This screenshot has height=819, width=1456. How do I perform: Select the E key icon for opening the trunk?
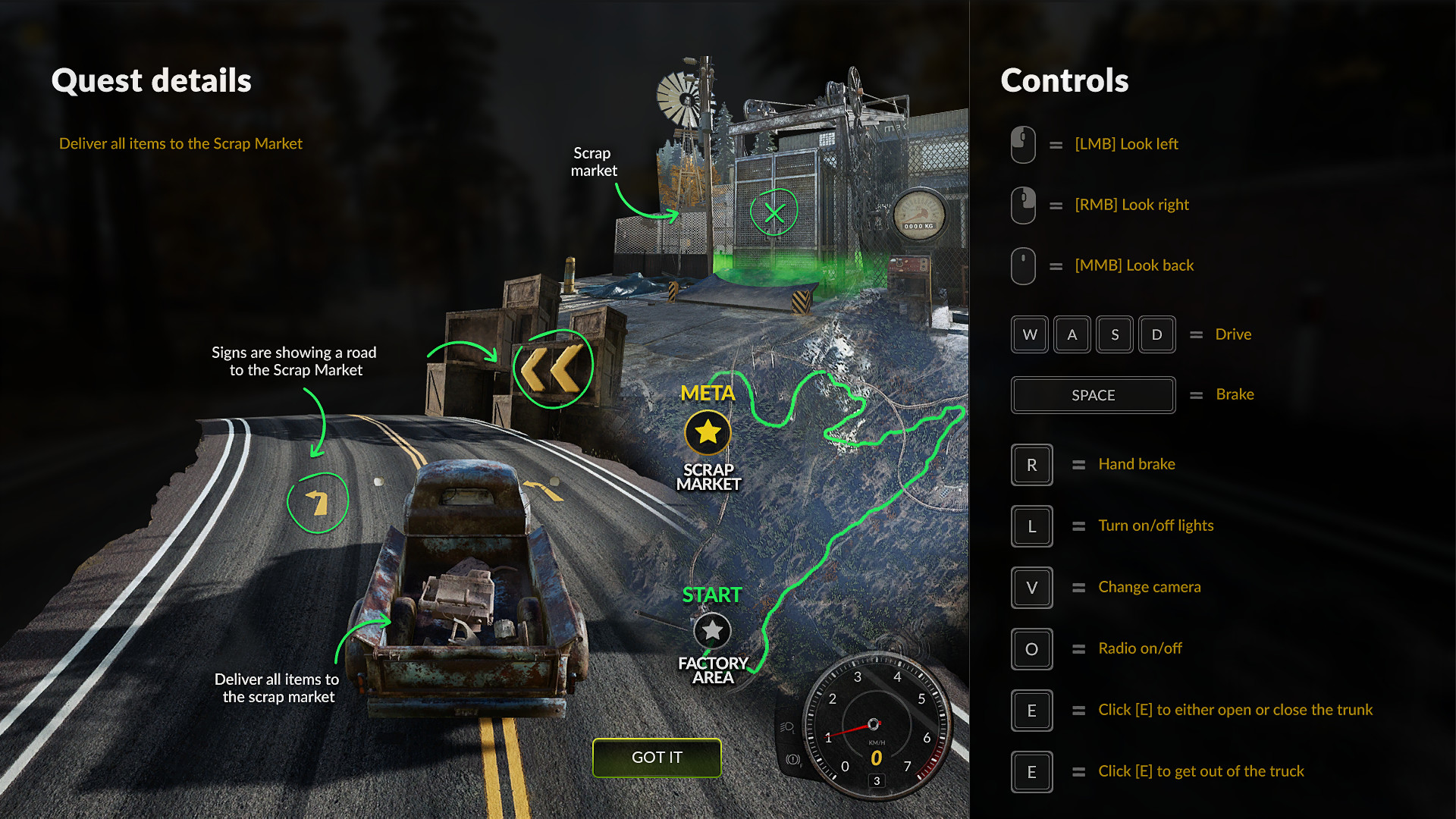pyautogui.click(x=1031, y=711)
